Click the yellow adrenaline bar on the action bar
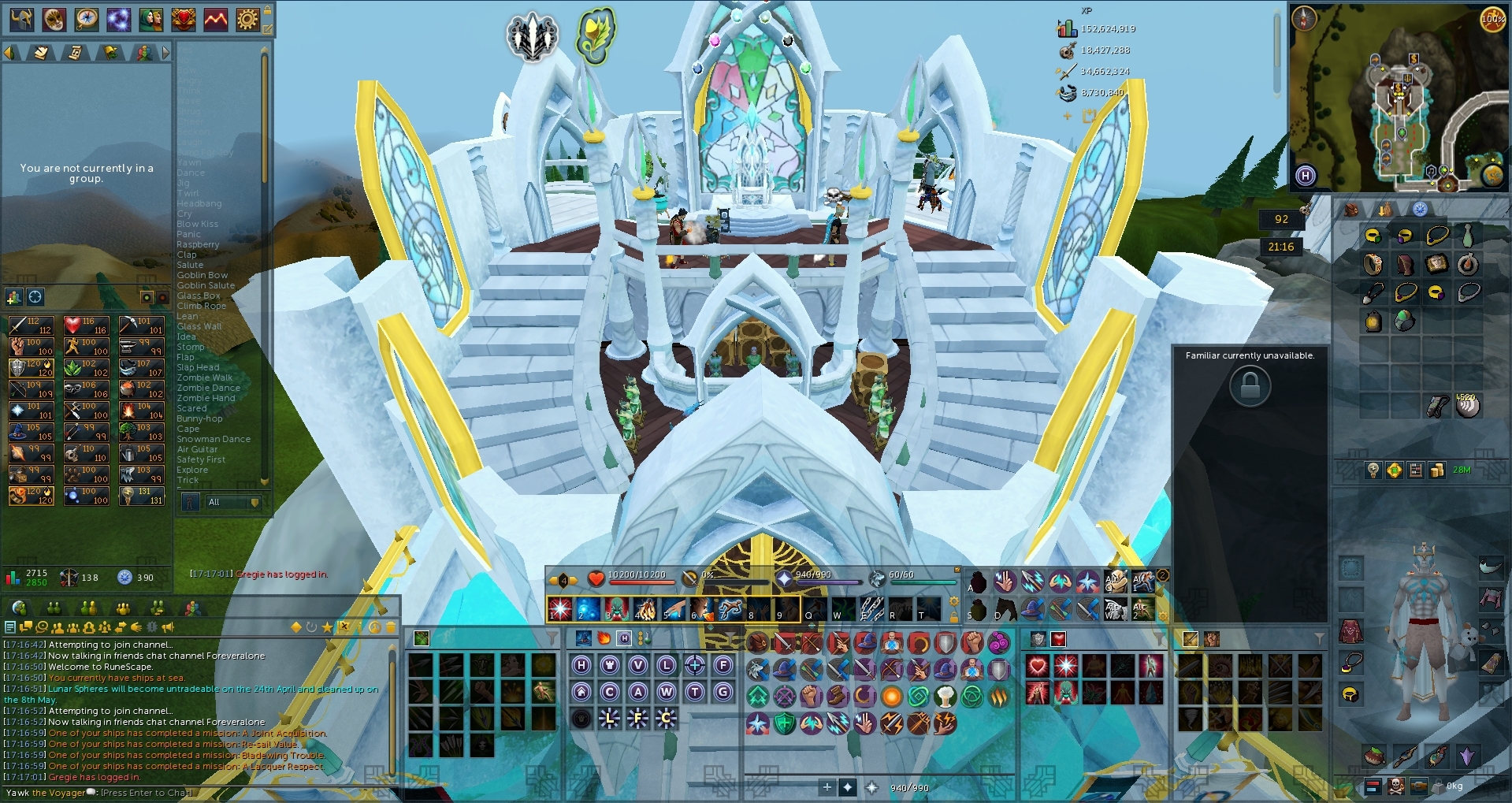Screen dimensions: 1512x803 [735, 582]
